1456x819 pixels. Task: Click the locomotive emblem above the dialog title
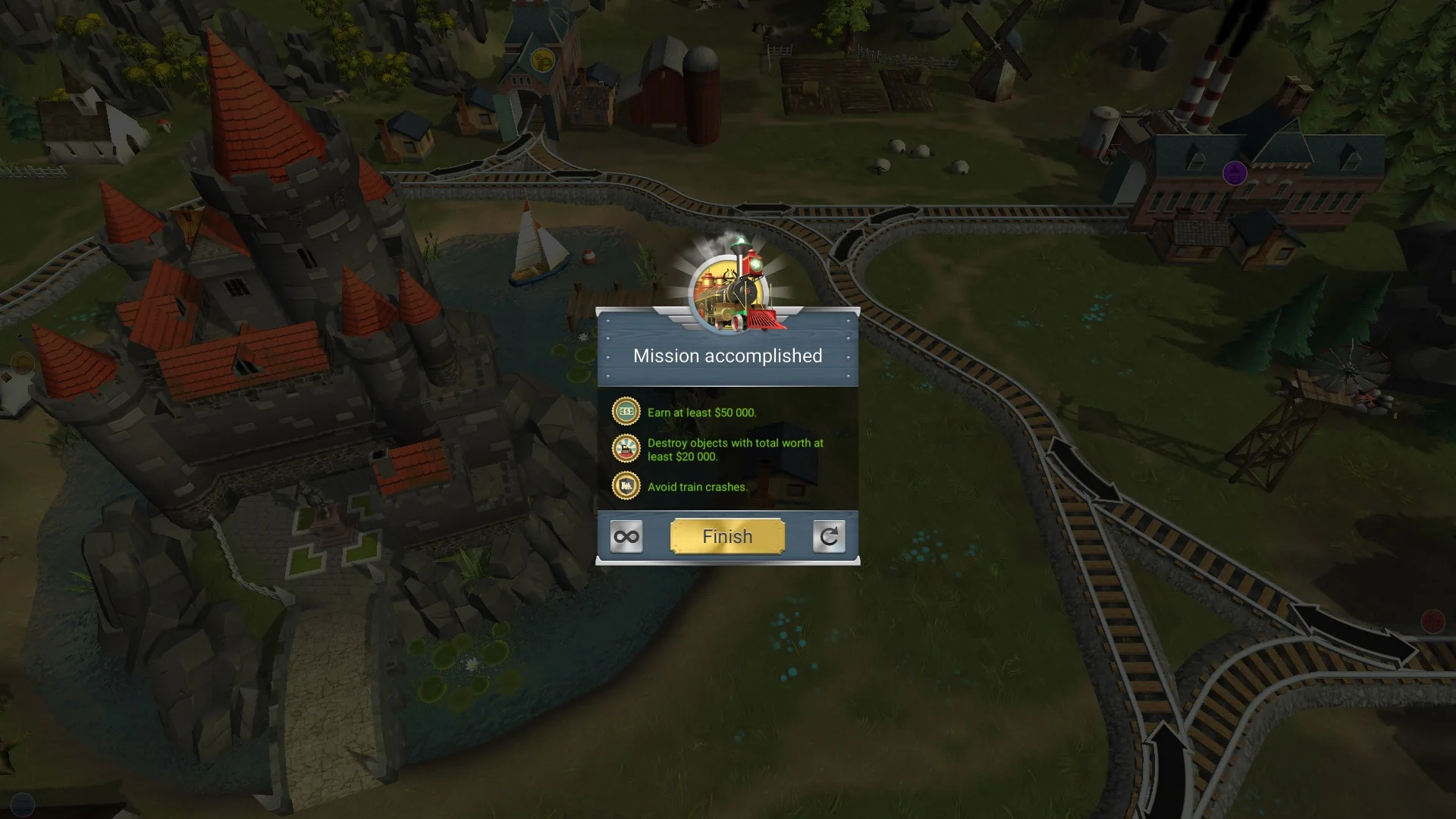pyautogui.click(x=732, y=292)
